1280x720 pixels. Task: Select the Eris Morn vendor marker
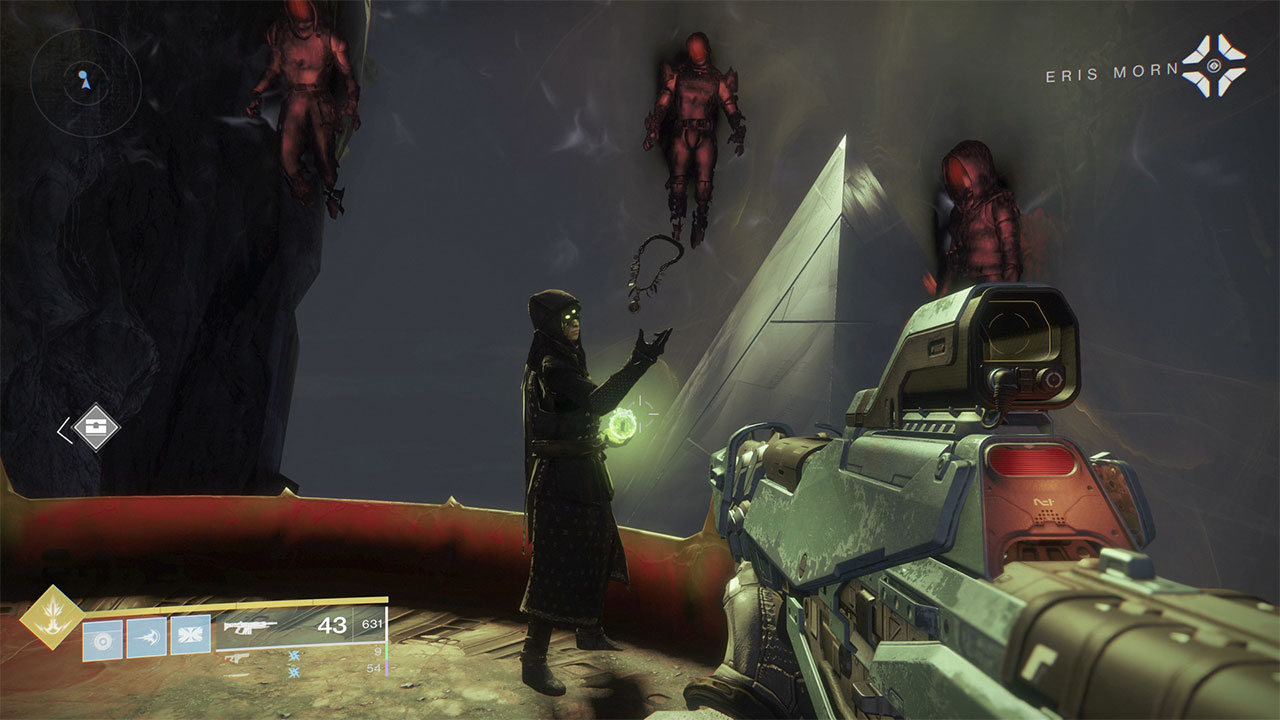[1213, 66]
